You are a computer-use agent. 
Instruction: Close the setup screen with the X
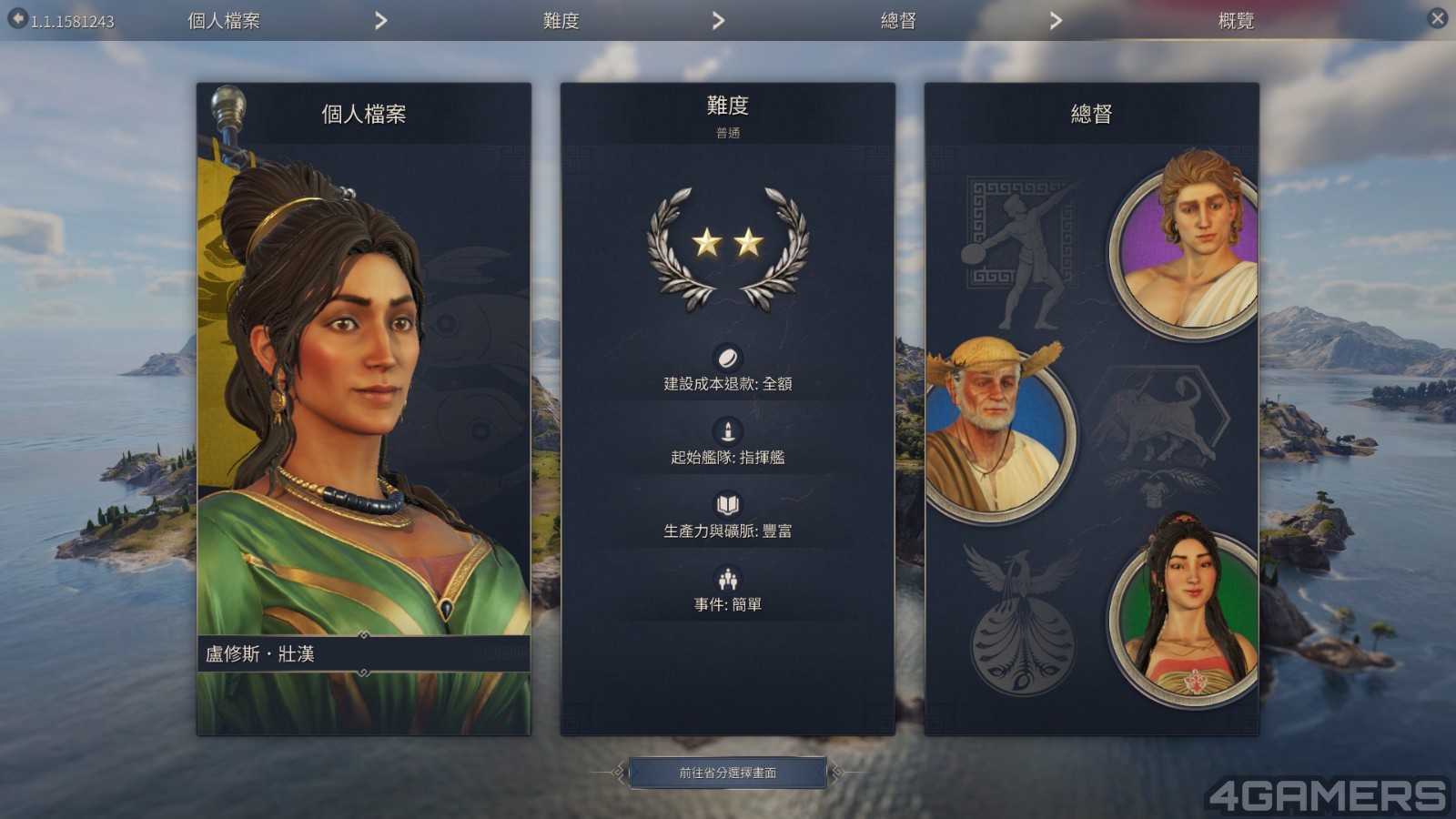click(x=1437, y=18)
